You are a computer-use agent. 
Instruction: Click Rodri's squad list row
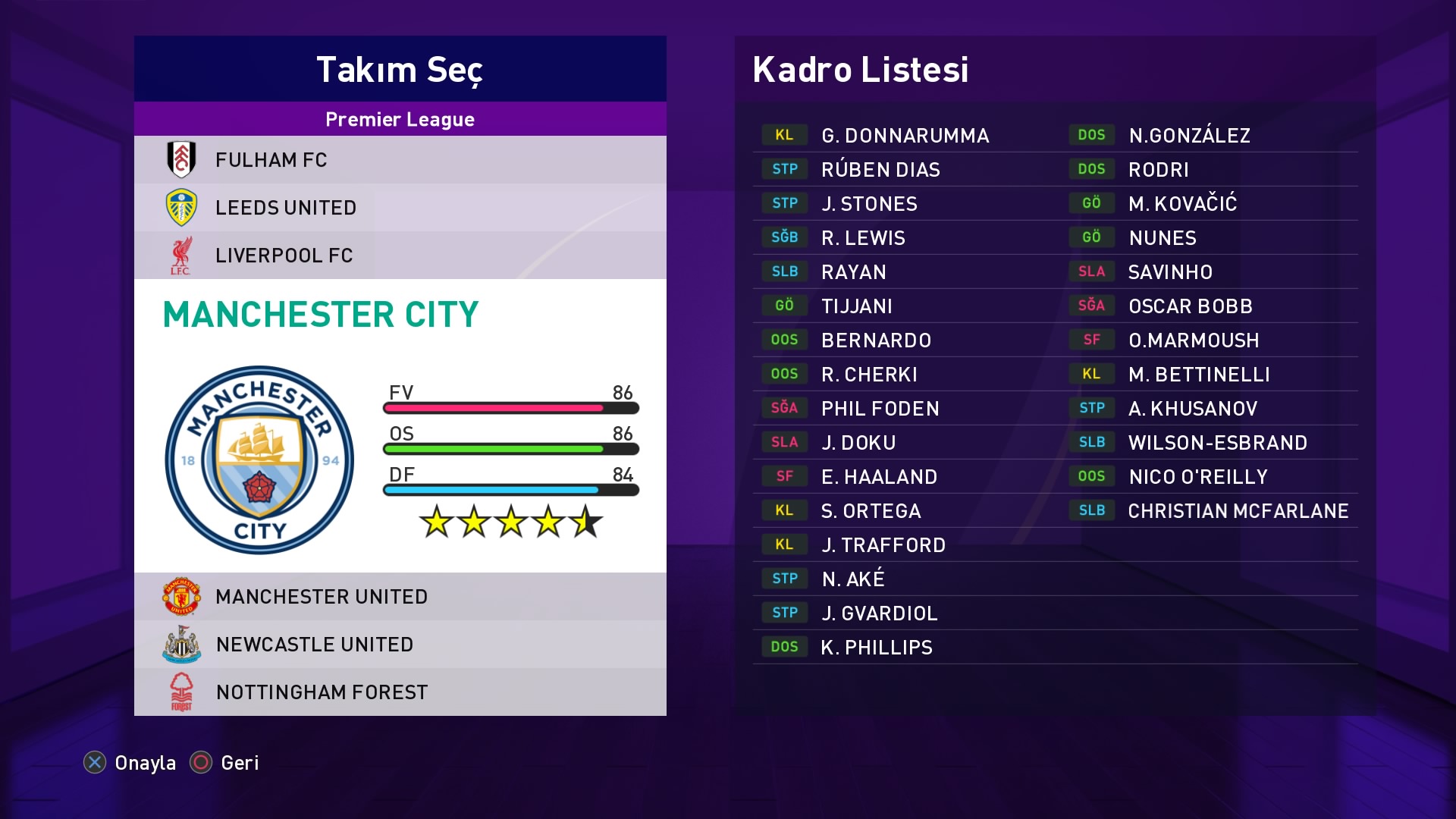click(x=1158, y=170)
